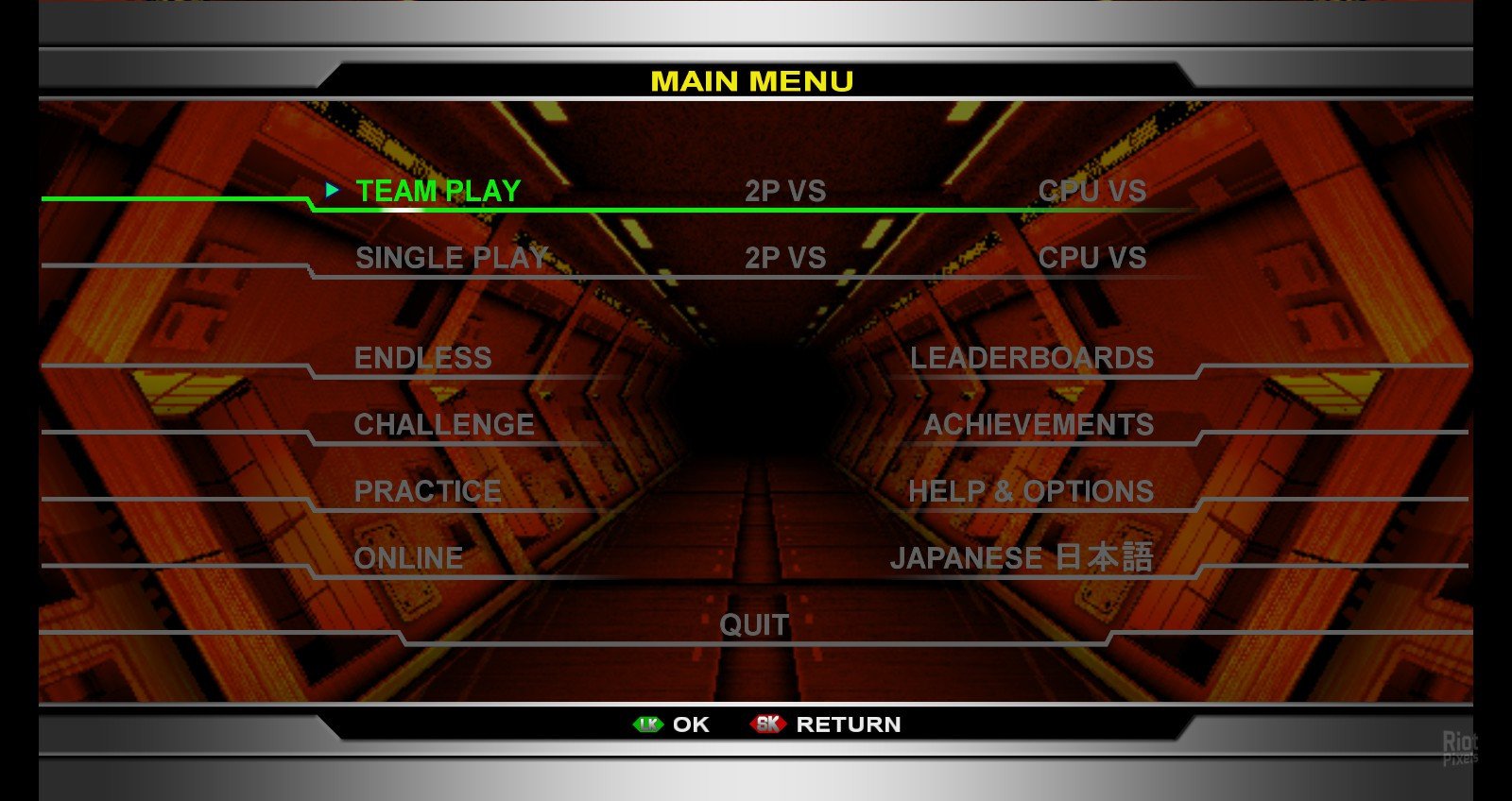Show the Achievements list
The image size is (1512, 801).
tap(1038, 425)
